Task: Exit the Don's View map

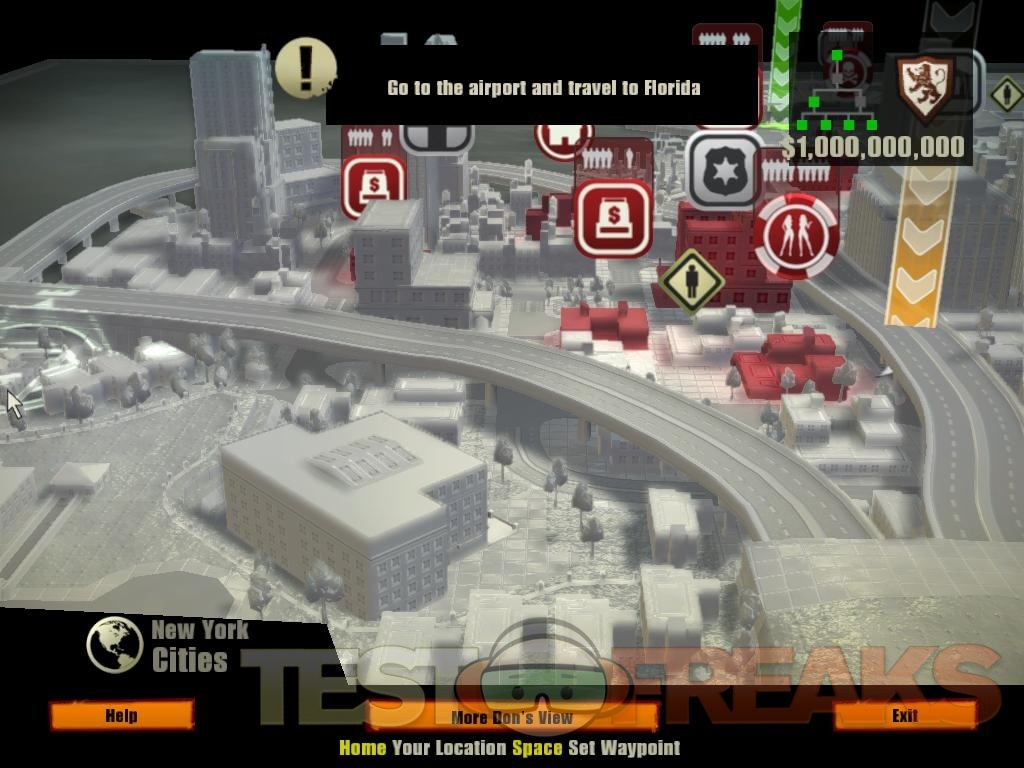Action: 904,715
